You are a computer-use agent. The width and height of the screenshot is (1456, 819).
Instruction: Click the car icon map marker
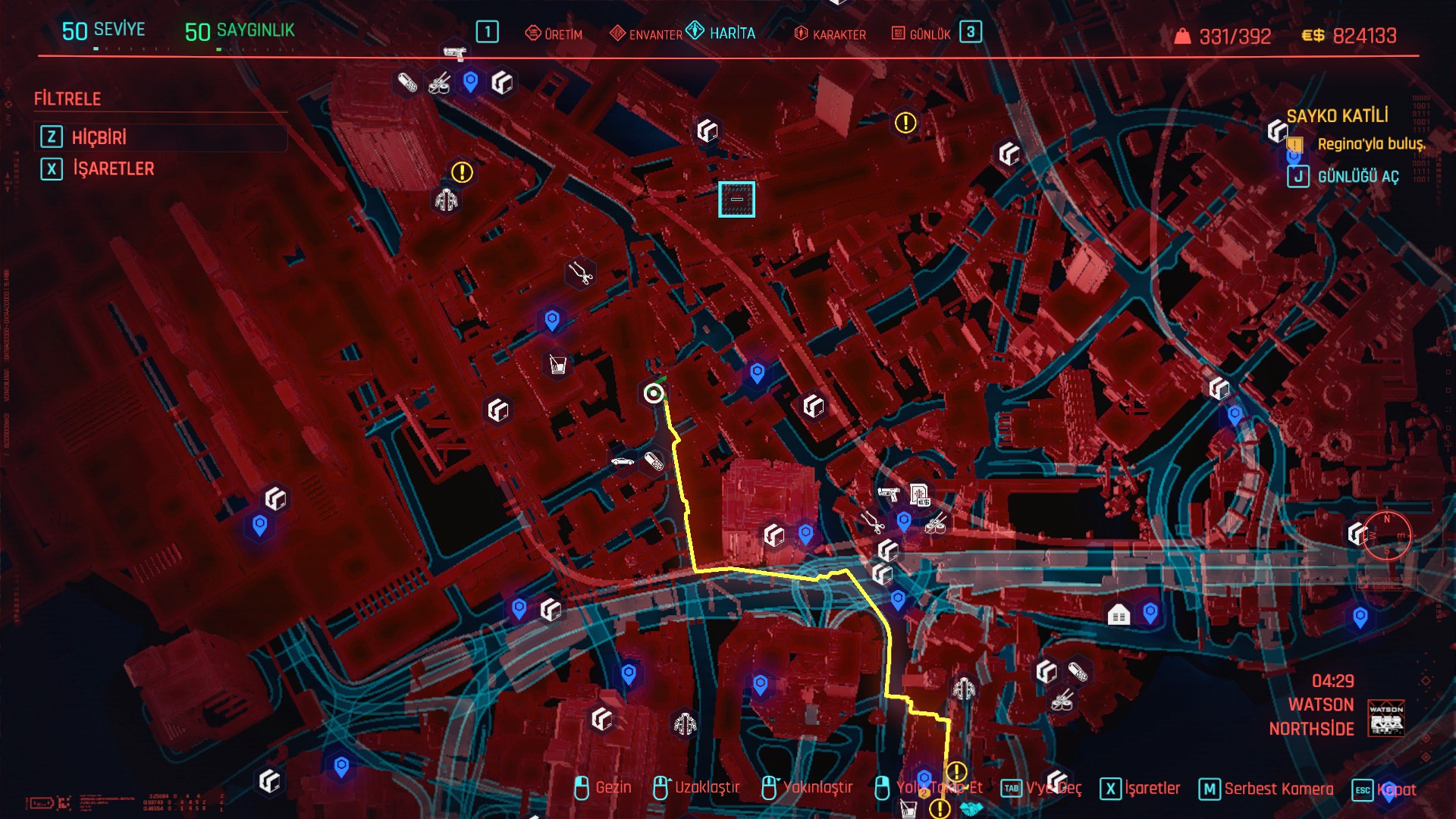click(623, 461)
